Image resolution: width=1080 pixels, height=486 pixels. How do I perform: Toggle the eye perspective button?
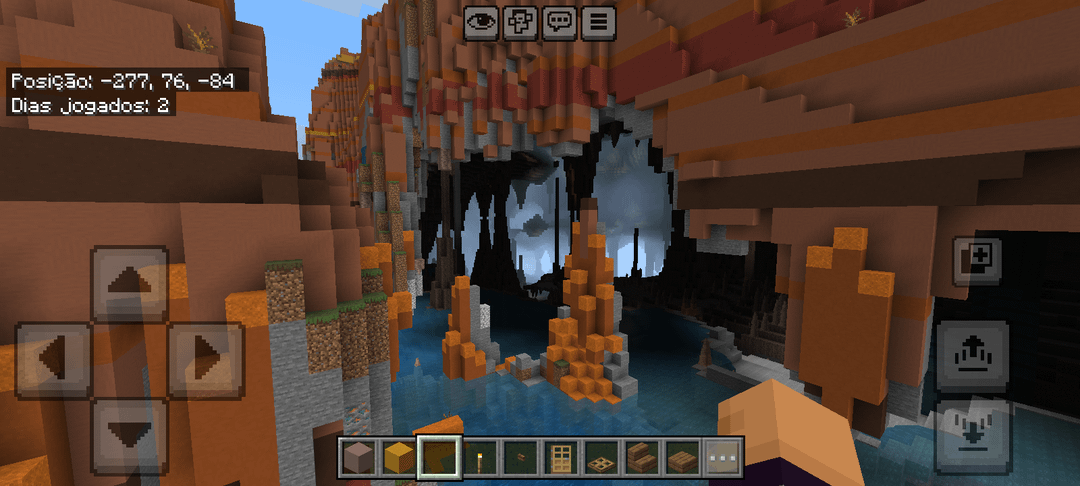coord(481,21)
